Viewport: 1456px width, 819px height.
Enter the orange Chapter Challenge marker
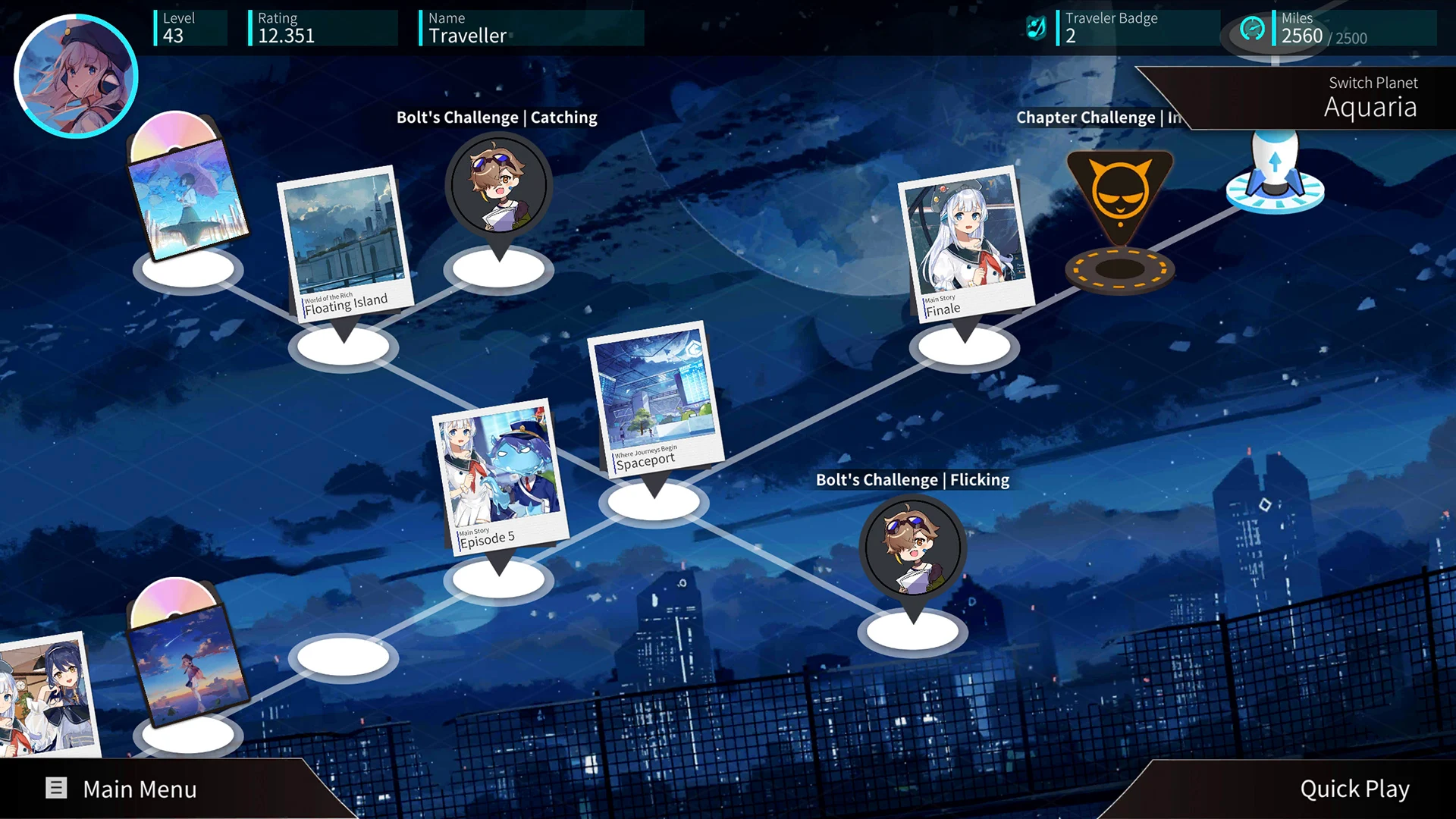click(x=1119, y=193)
